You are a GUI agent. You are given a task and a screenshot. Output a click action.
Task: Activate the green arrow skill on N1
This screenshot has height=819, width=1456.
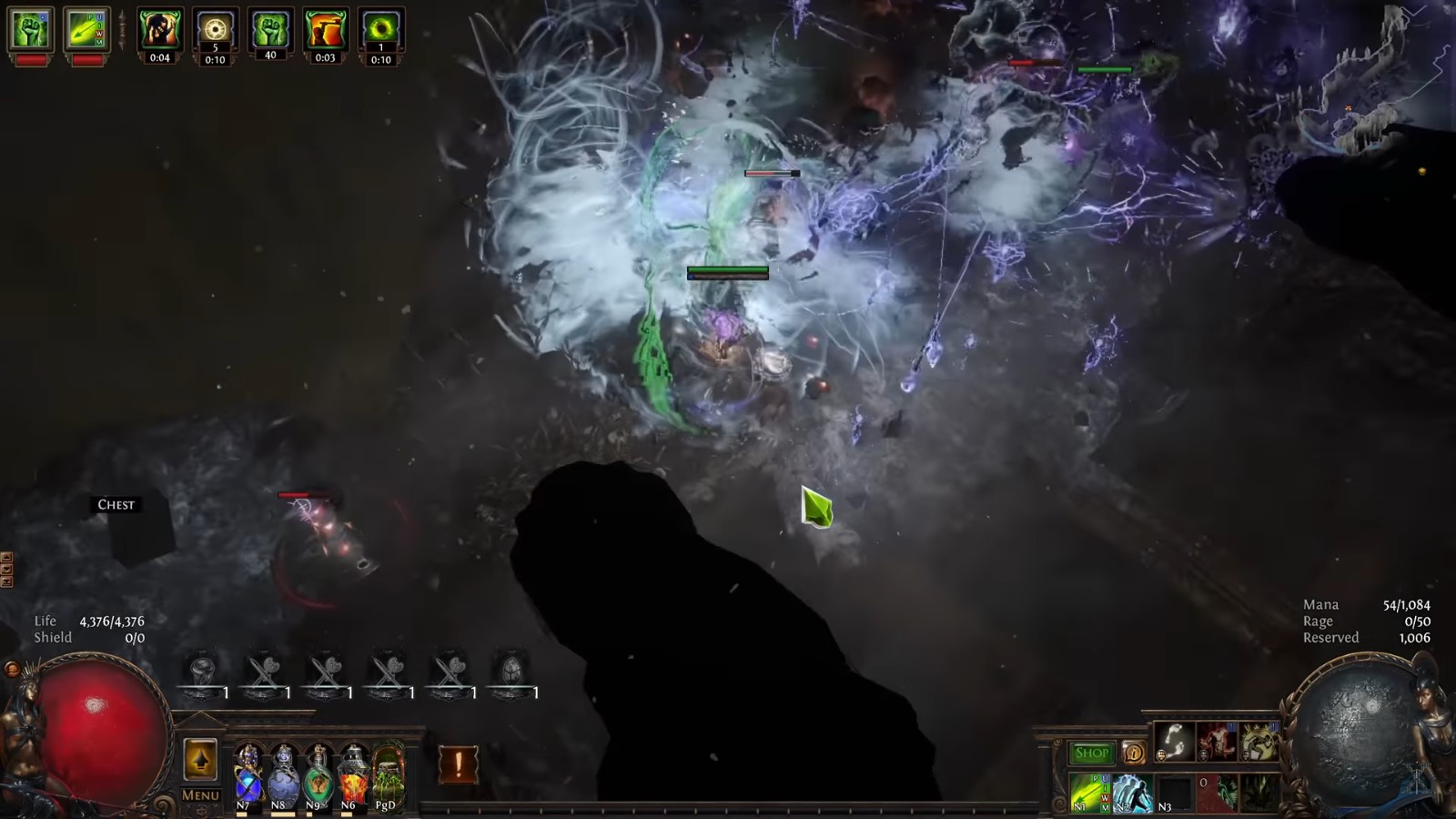pyautogui.click(x=1090, y=792)
